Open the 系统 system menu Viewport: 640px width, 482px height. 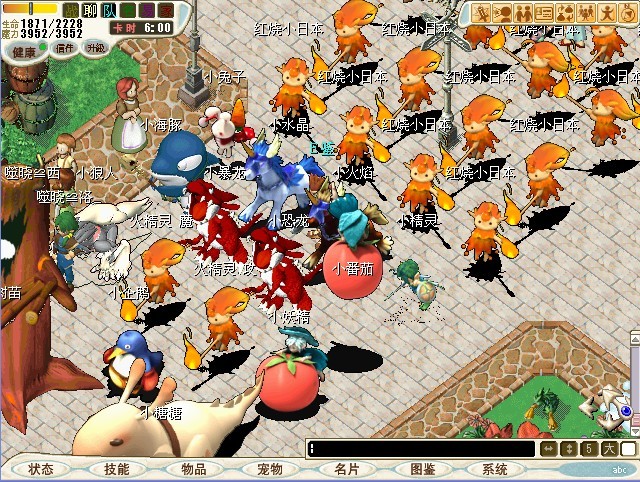point(494,469)
